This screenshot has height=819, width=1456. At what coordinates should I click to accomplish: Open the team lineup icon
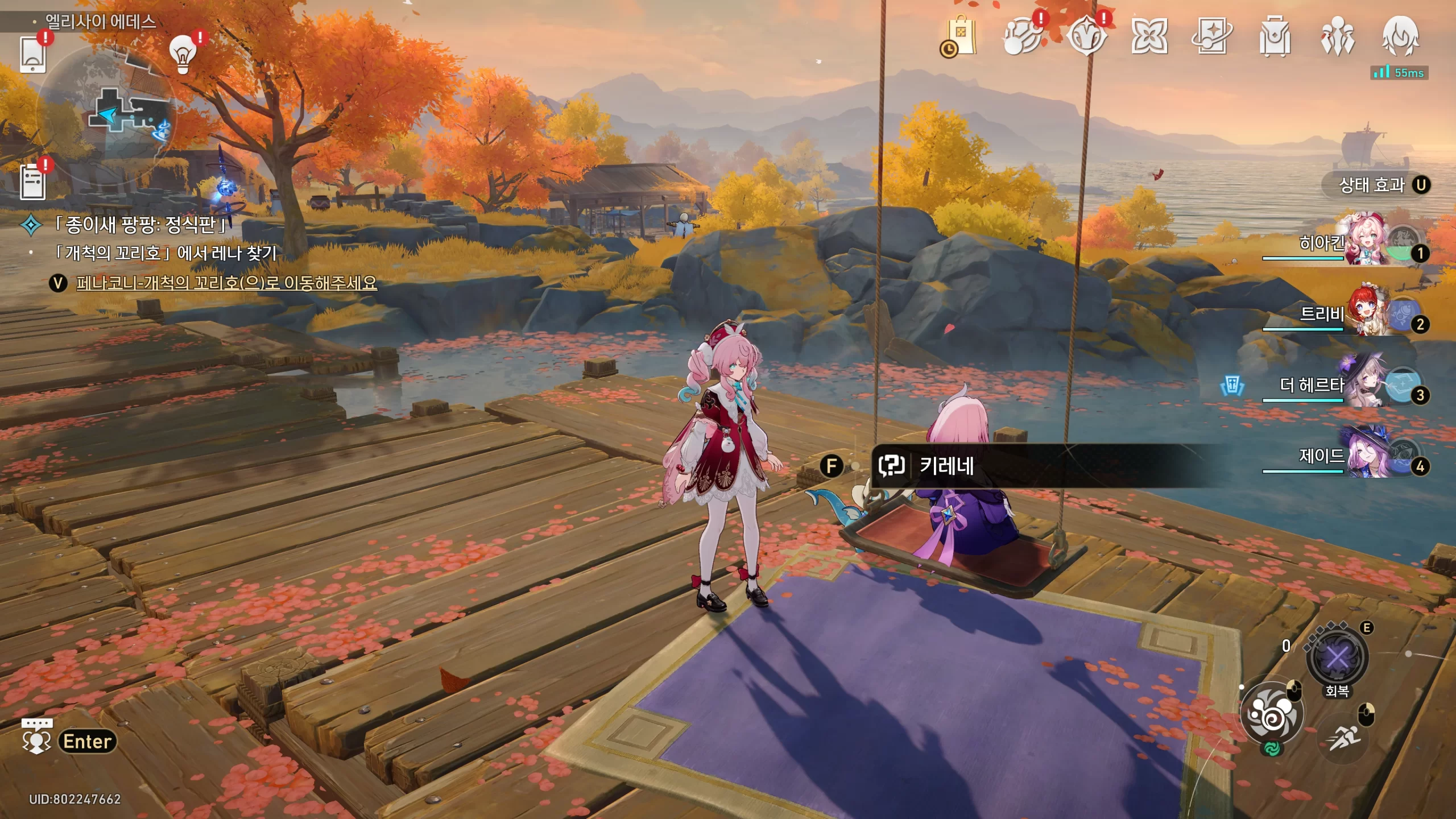[x=1338, y=37]
